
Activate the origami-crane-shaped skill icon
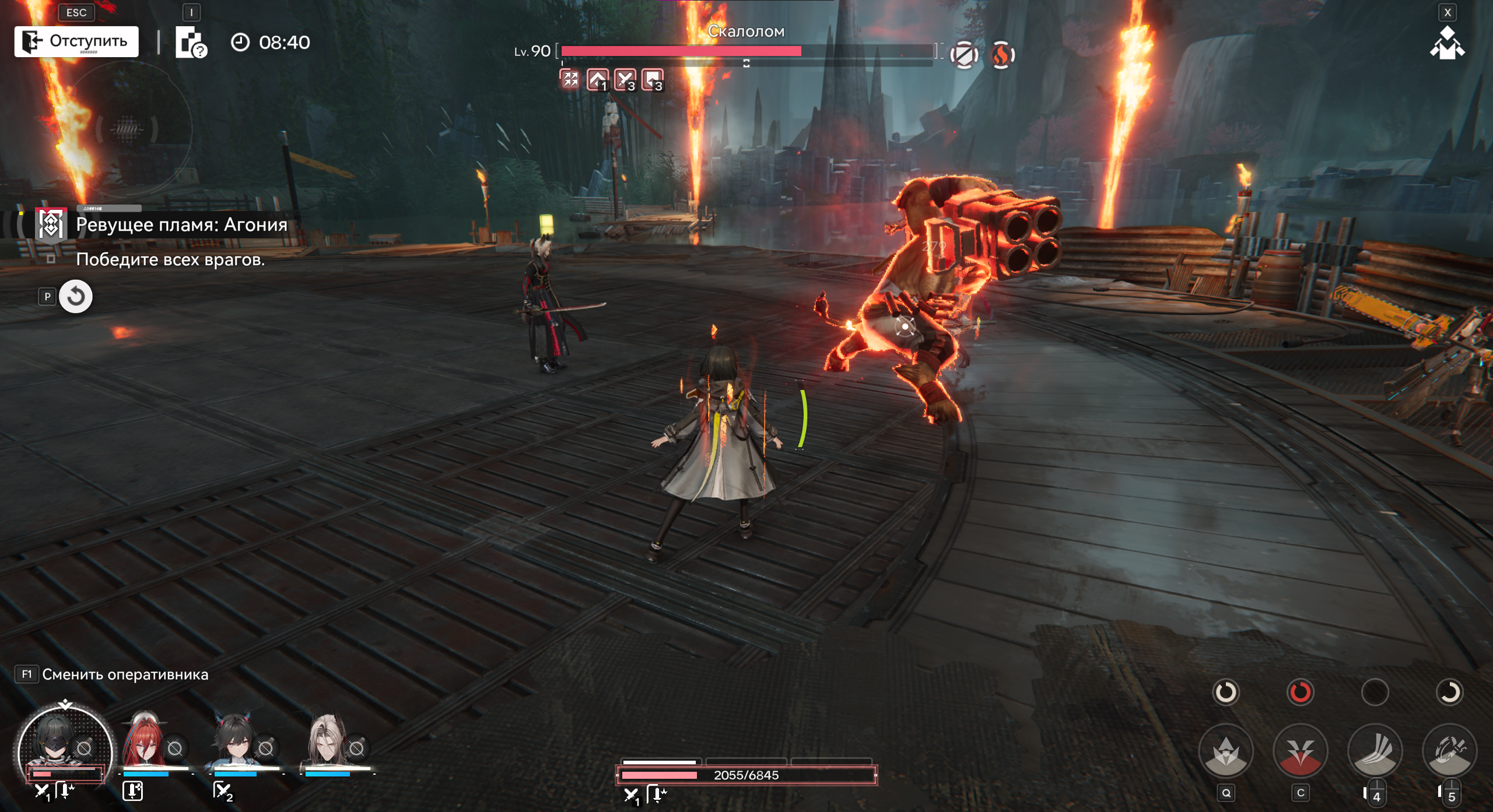point(1226,753)
